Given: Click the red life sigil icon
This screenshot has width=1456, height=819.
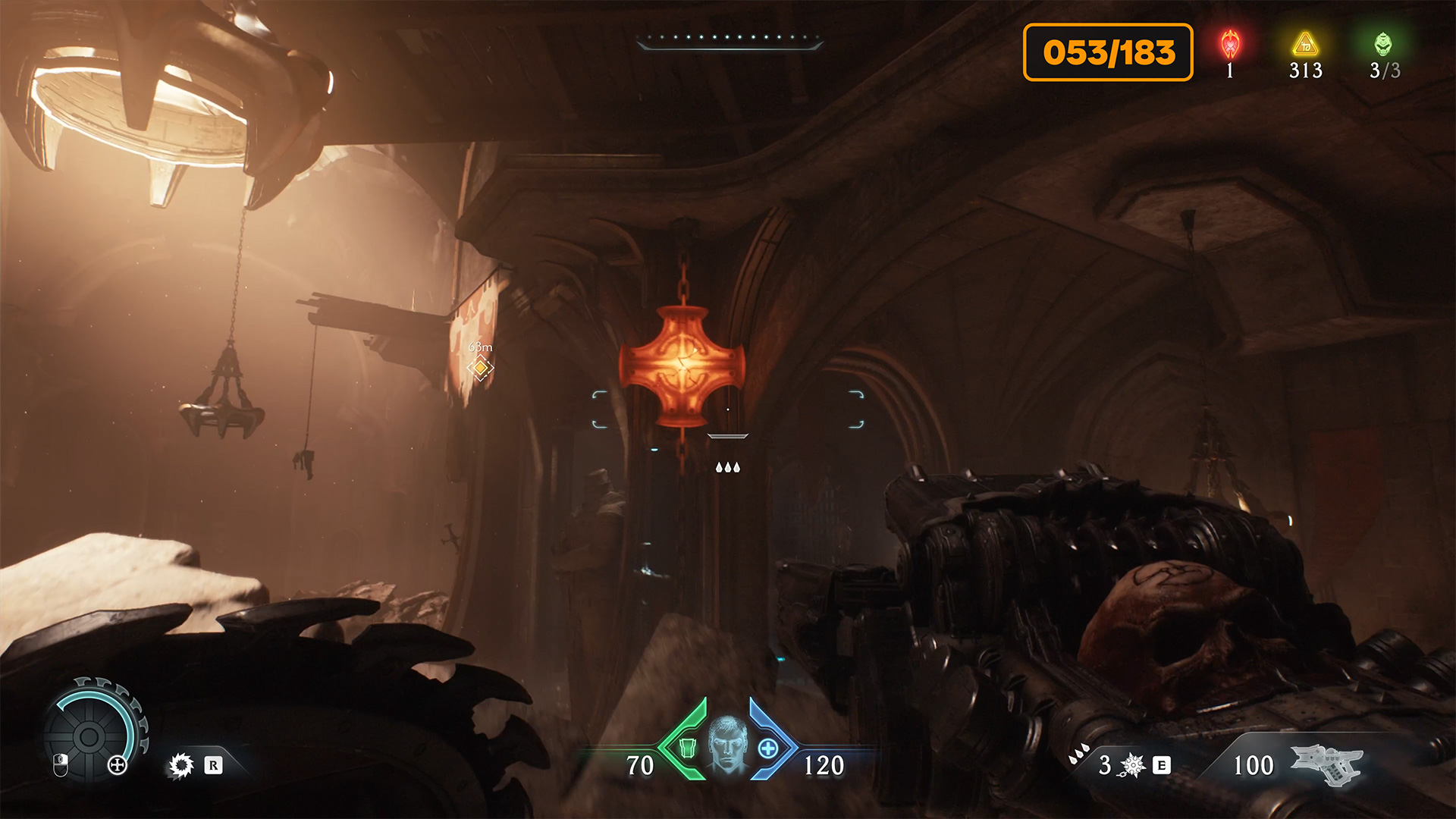Looking at the screenshot, I should click(1230, 44).
